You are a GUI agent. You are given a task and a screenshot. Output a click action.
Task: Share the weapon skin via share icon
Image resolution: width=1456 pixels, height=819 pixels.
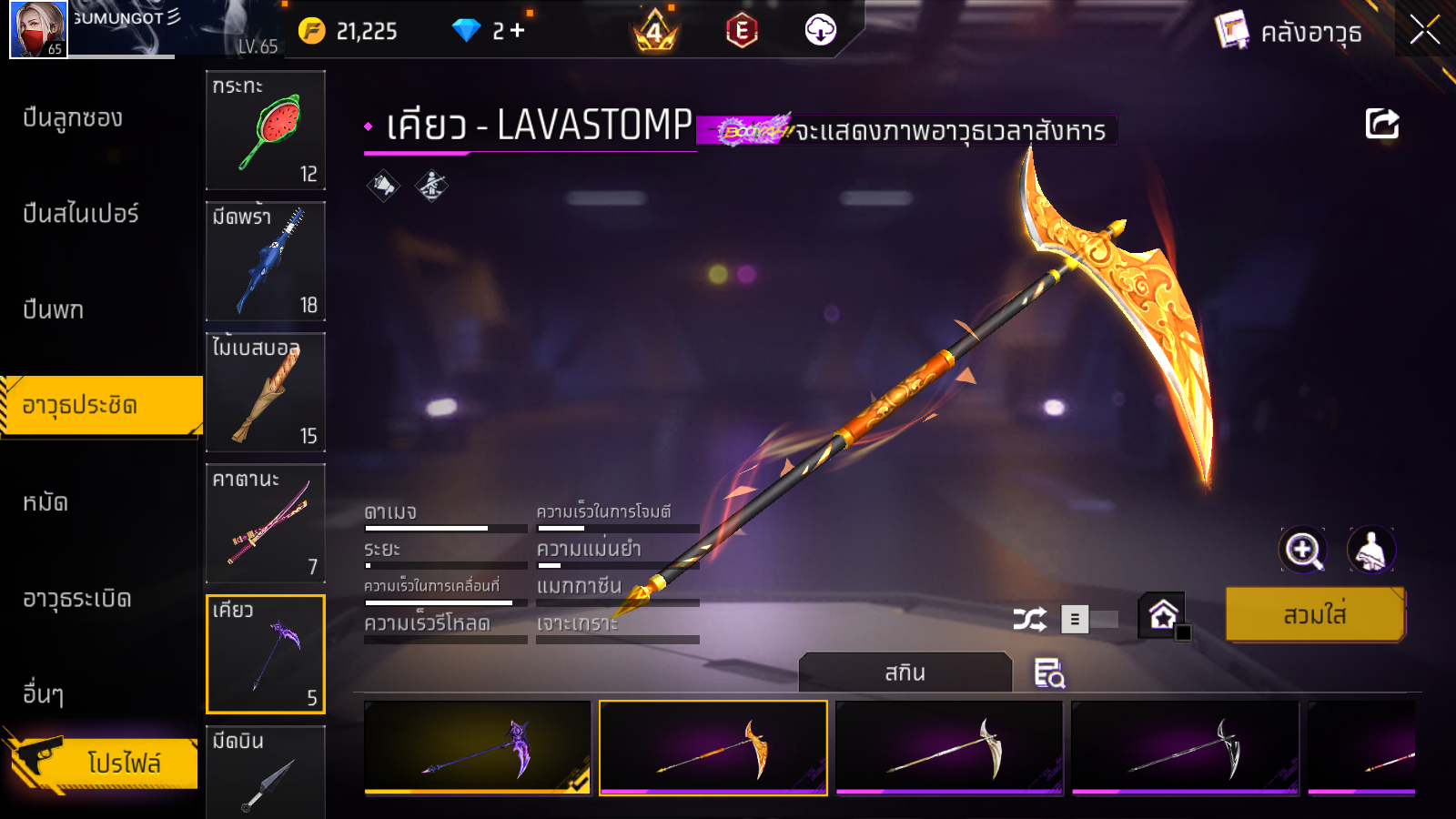1381,124
